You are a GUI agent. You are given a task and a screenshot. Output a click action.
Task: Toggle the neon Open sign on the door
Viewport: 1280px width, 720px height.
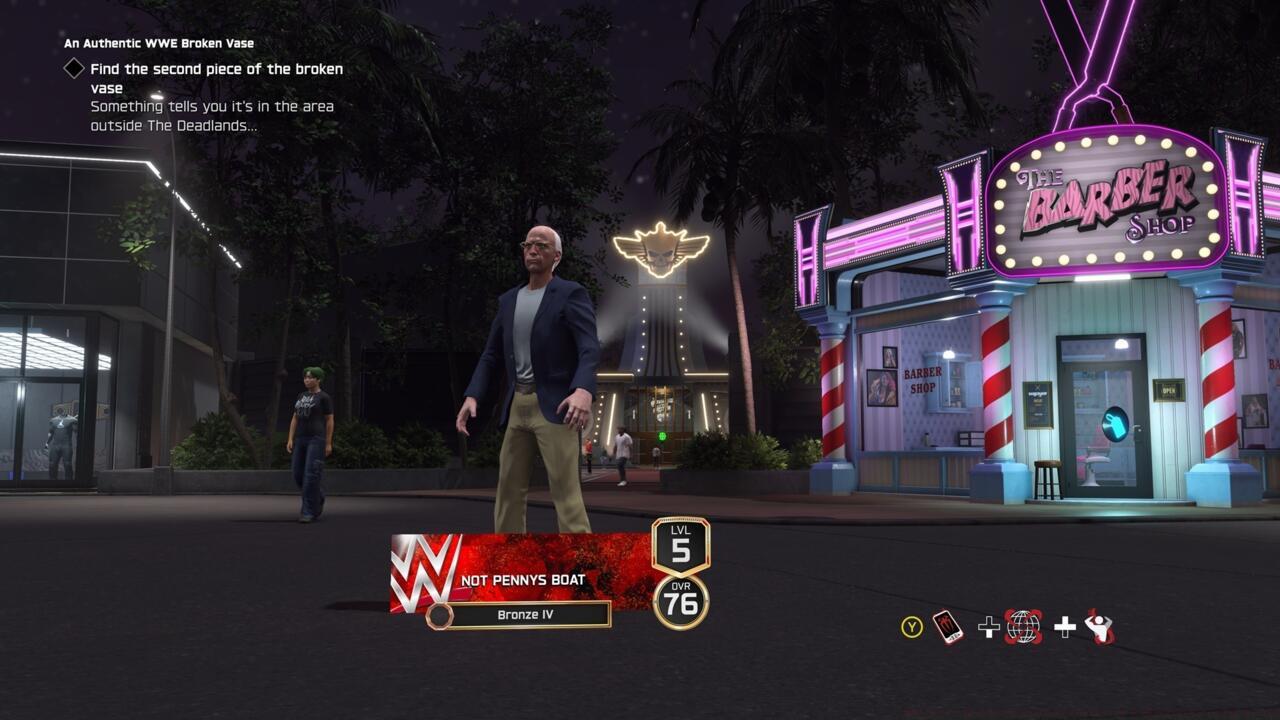pos(1166,390)
